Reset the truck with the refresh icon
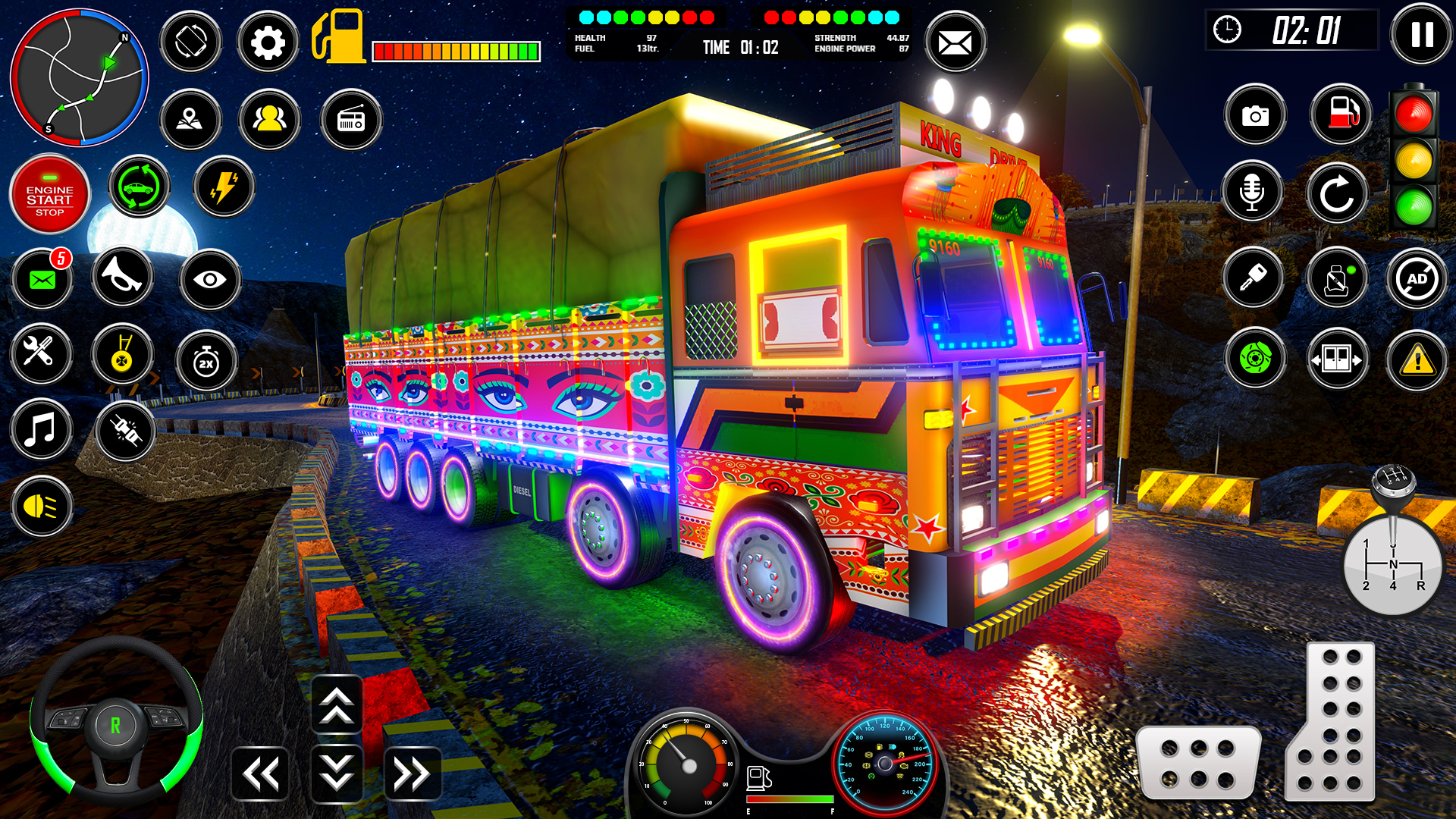The image size is (1456, 819). [x=1338, y=192]
